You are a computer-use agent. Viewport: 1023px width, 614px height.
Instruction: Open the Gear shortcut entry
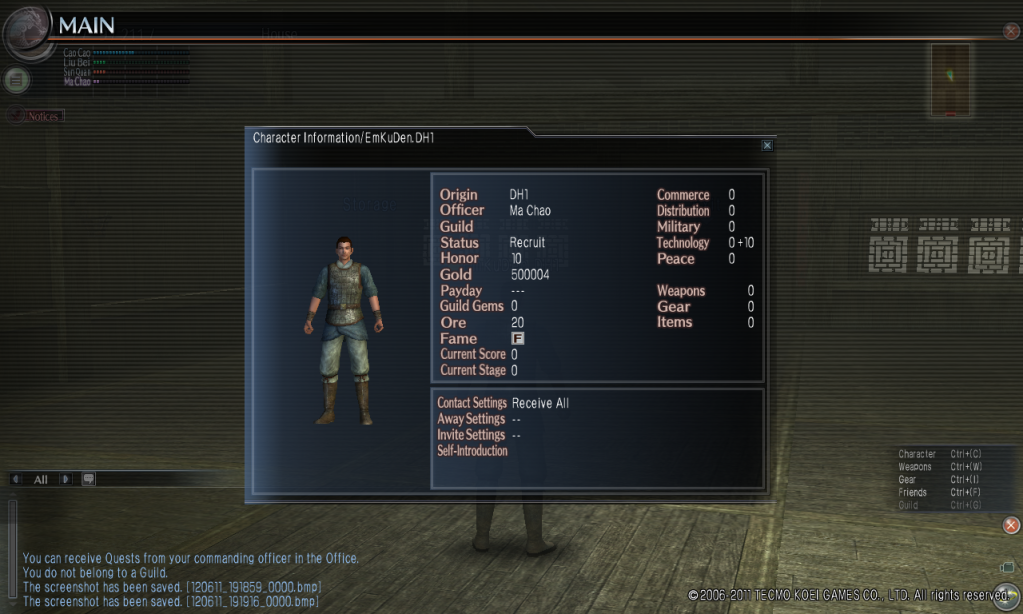point(907,480)
